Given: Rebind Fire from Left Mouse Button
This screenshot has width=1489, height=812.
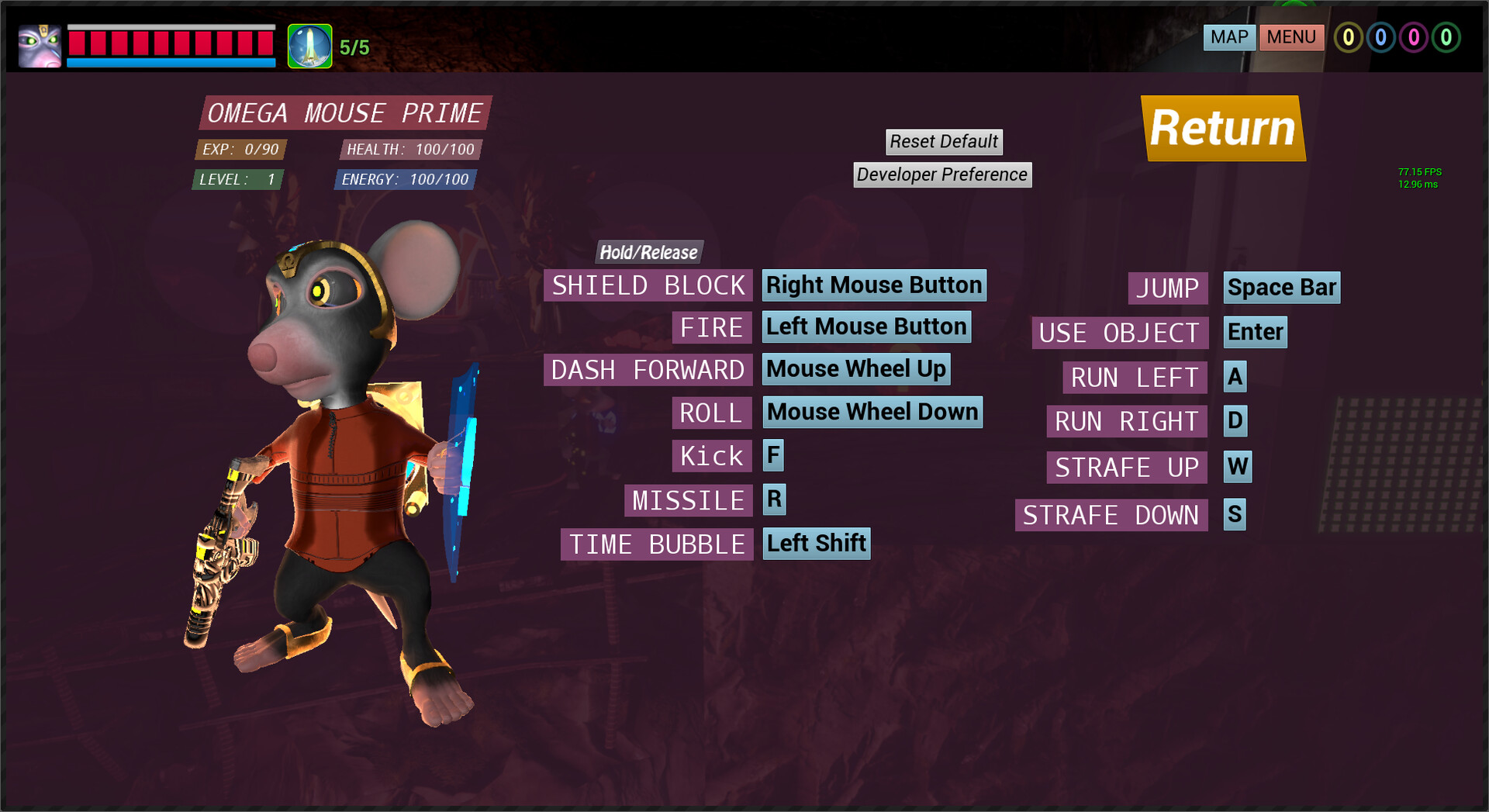Looking at the screenshot, I should pos(866,327).
